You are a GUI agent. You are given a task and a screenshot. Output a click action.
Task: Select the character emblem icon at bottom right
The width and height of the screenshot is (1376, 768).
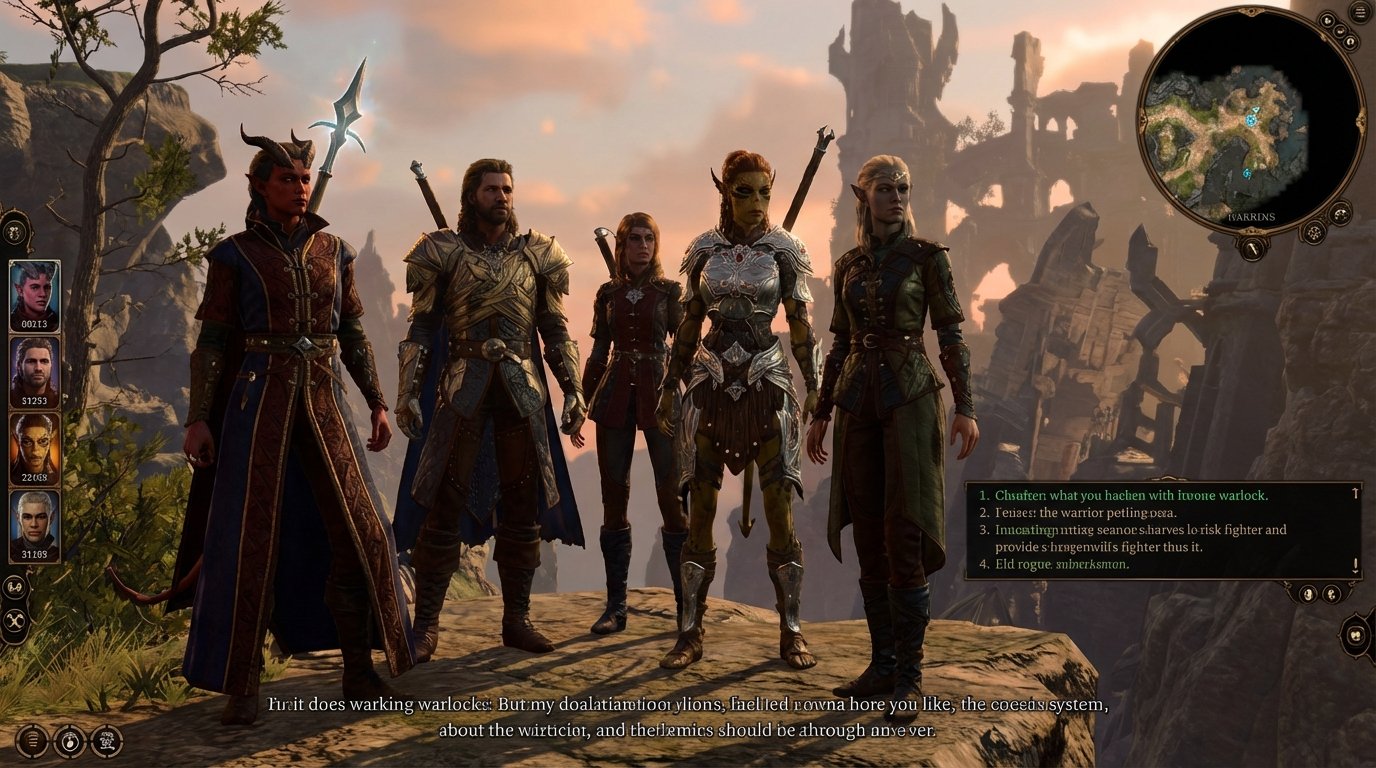click(1353, 634)
